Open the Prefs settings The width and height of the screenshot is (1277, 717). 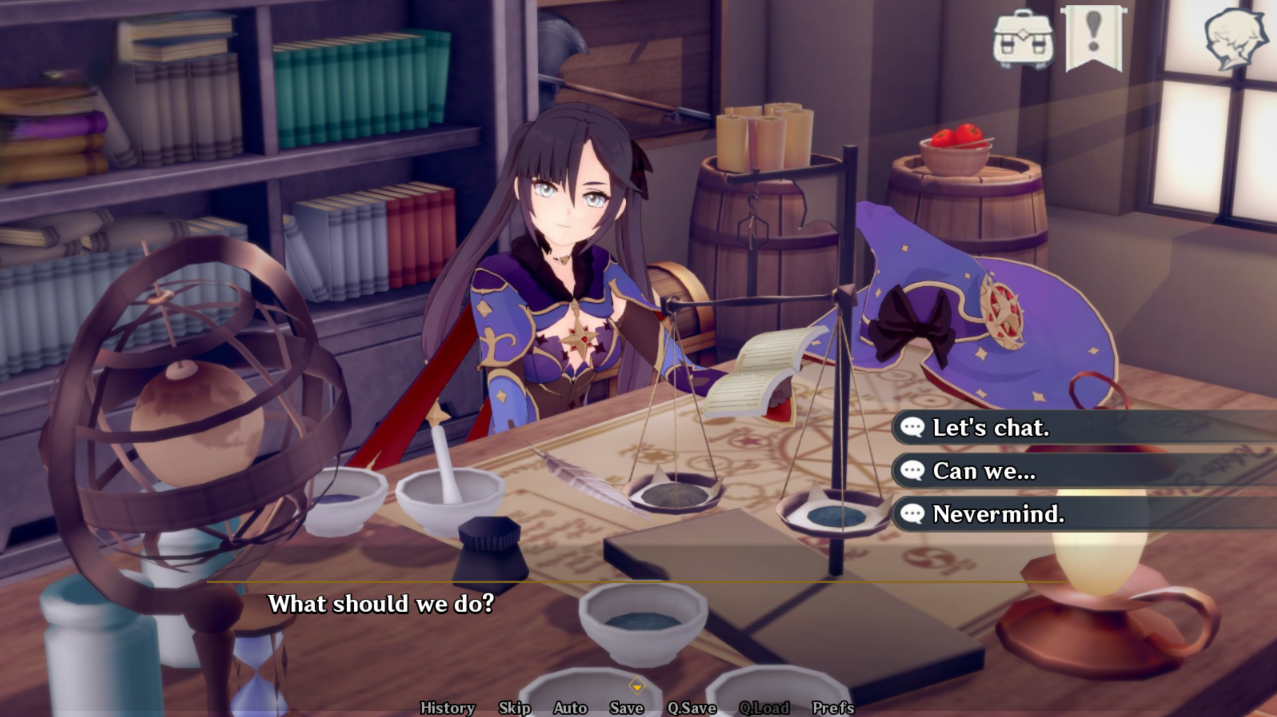pos(833,708)
